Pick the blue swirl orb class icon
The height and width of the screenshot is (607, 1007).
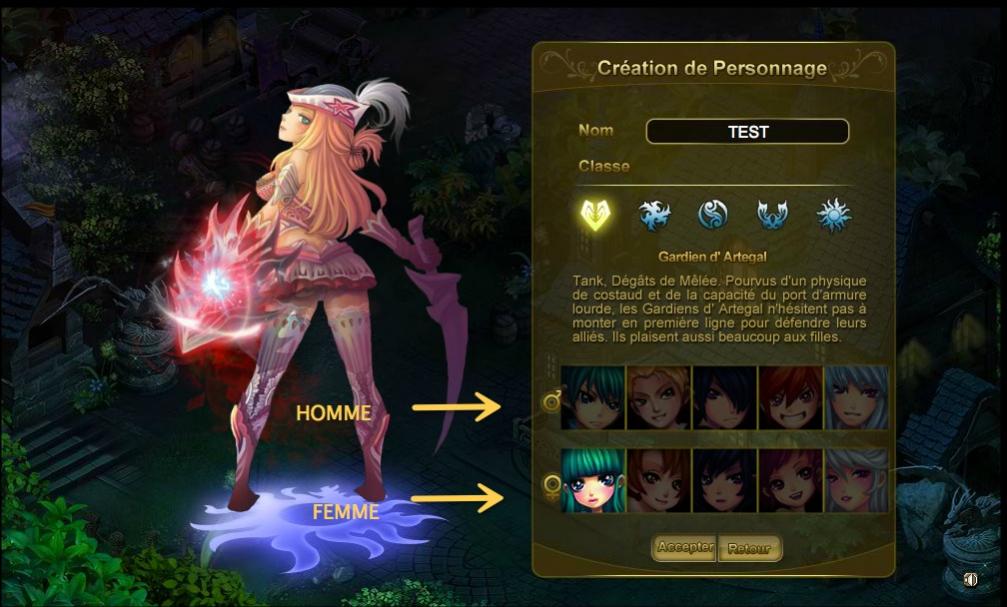point(712,214)
